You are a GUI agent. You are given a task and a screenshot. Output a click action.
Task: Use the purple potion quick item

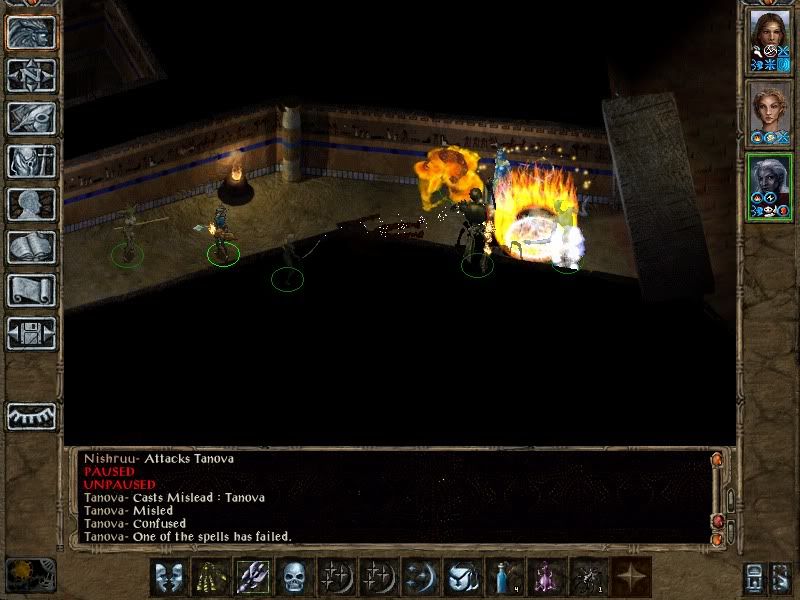(546, 576)
